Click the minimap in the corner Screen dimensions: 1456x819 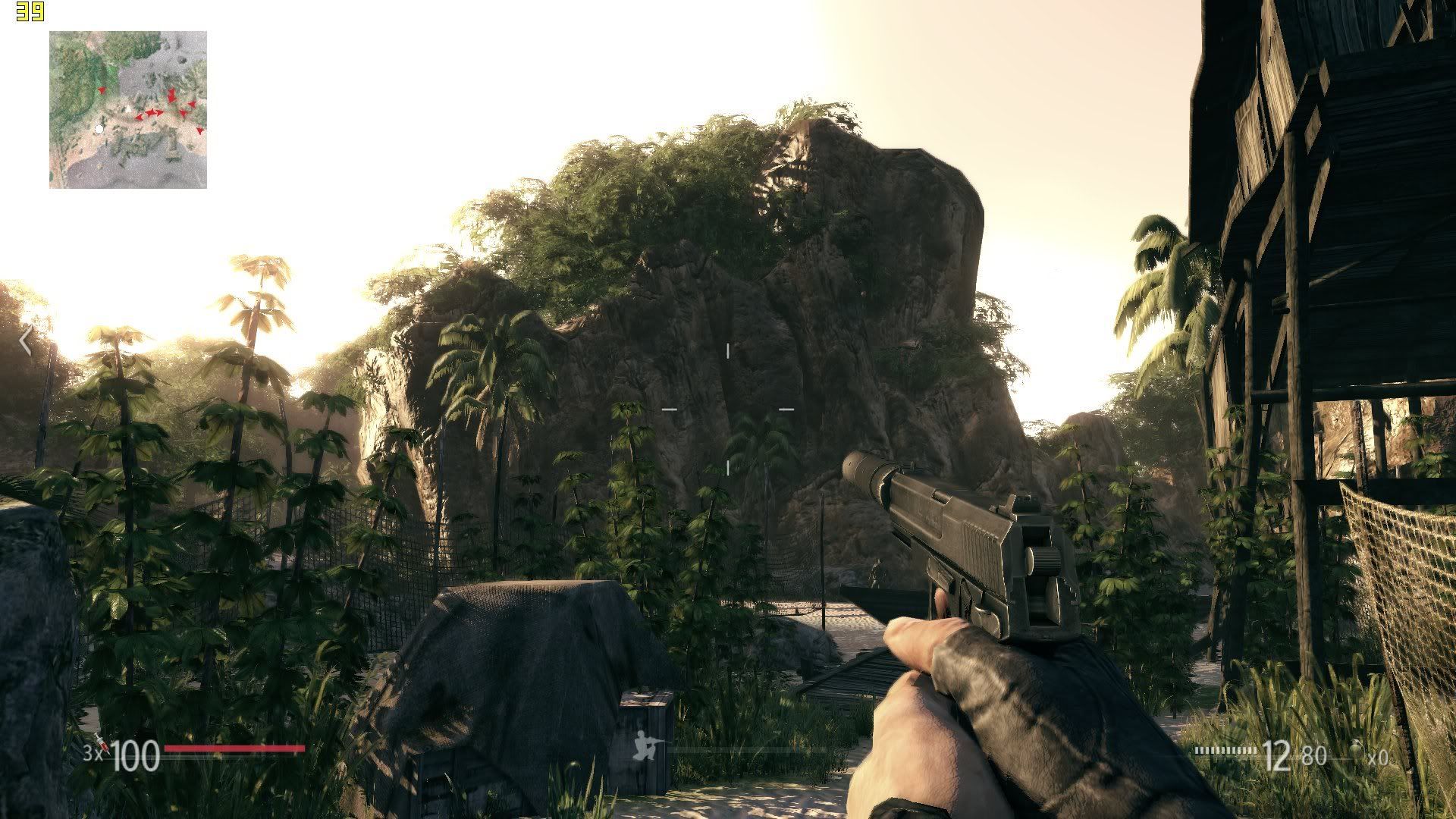[128, 110]
